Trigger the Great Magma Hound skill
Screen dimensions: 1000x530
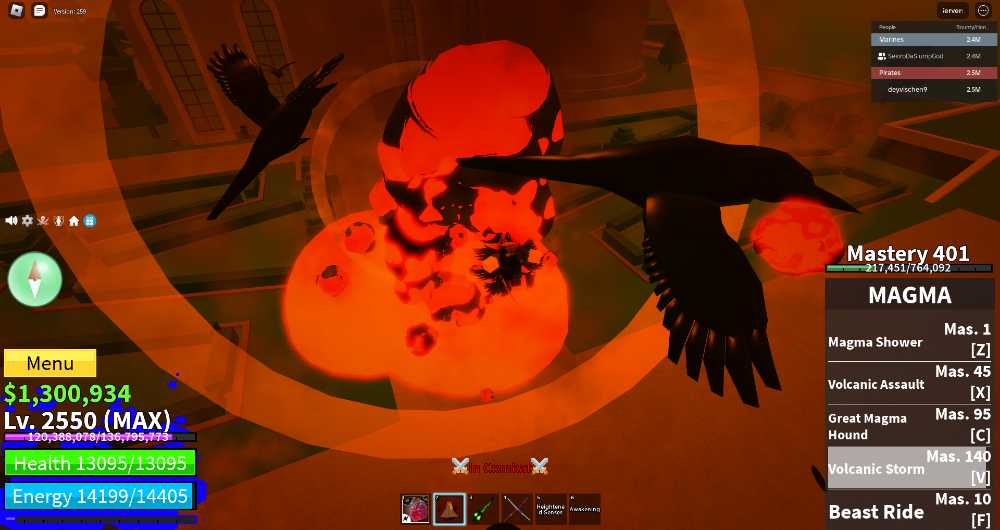909,426
